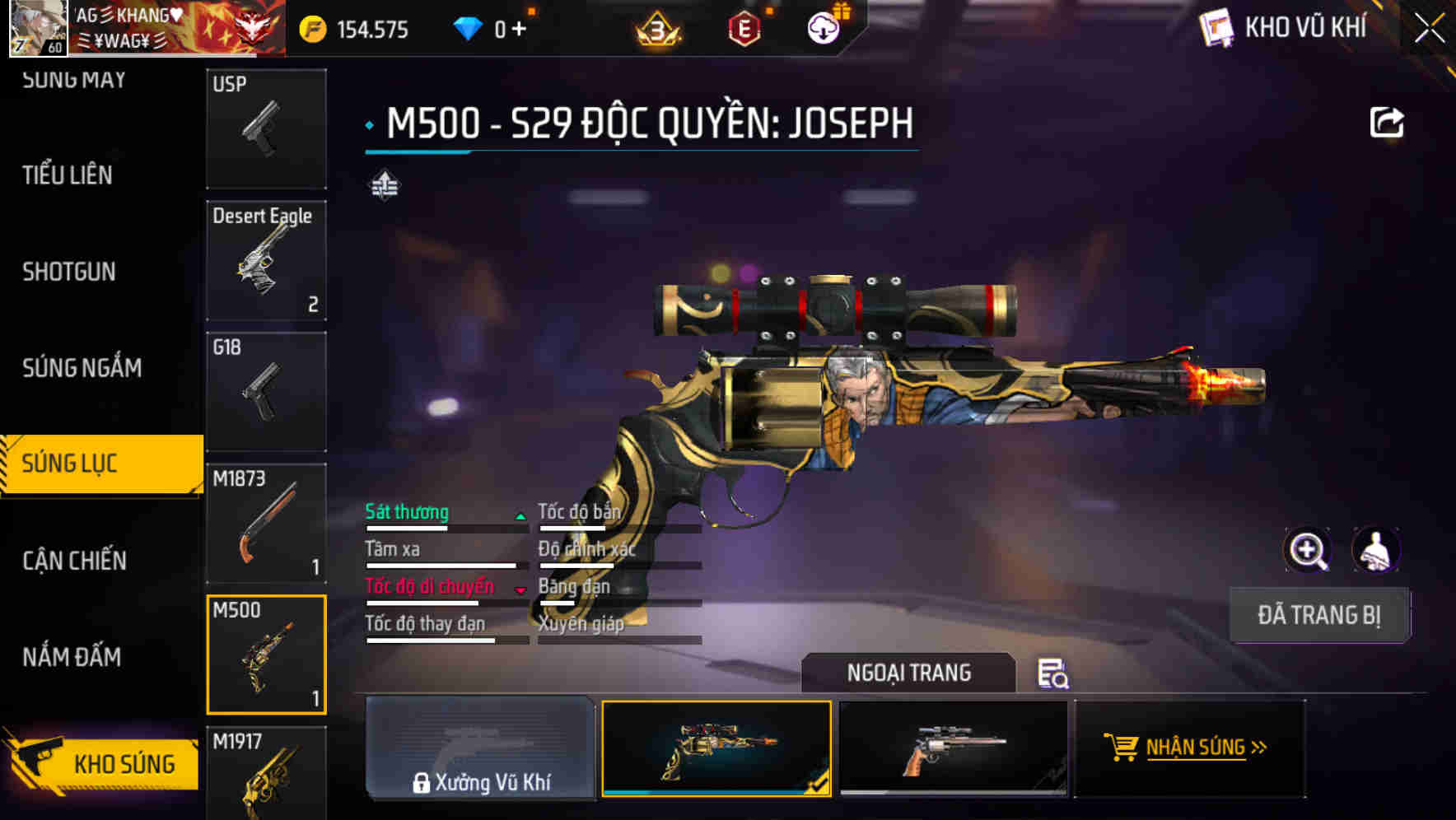Switch equipment via ĐÃ TRANG BỊ button

point(1319,614)
